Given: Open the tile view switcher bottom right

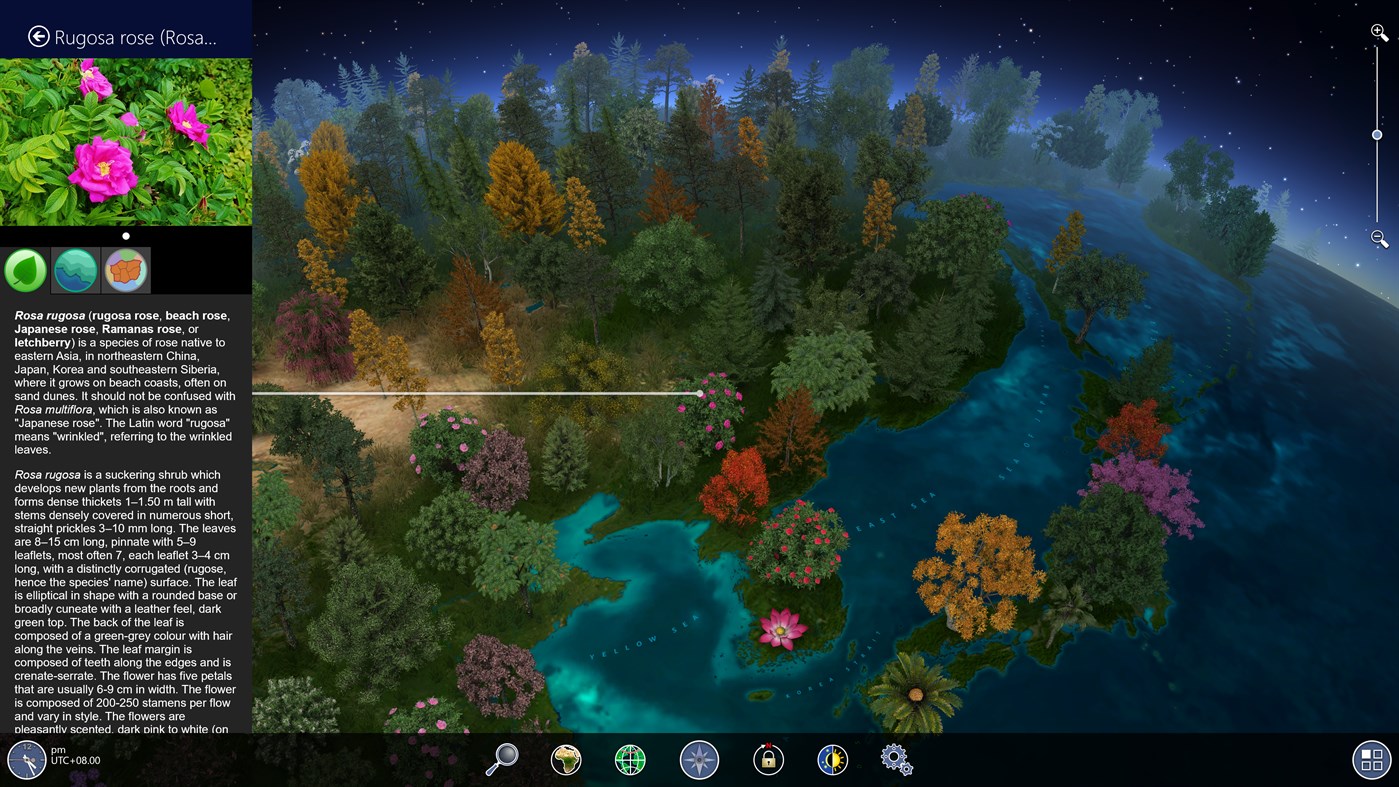Looking at the screenshot, I should coord(1370,759).
